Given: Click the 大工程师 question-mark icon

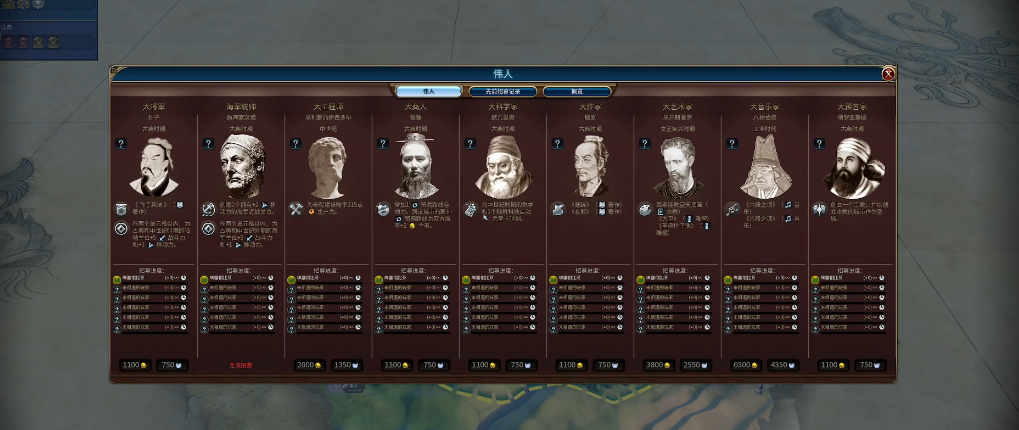Looking at the screenshot, I should 295,144.
